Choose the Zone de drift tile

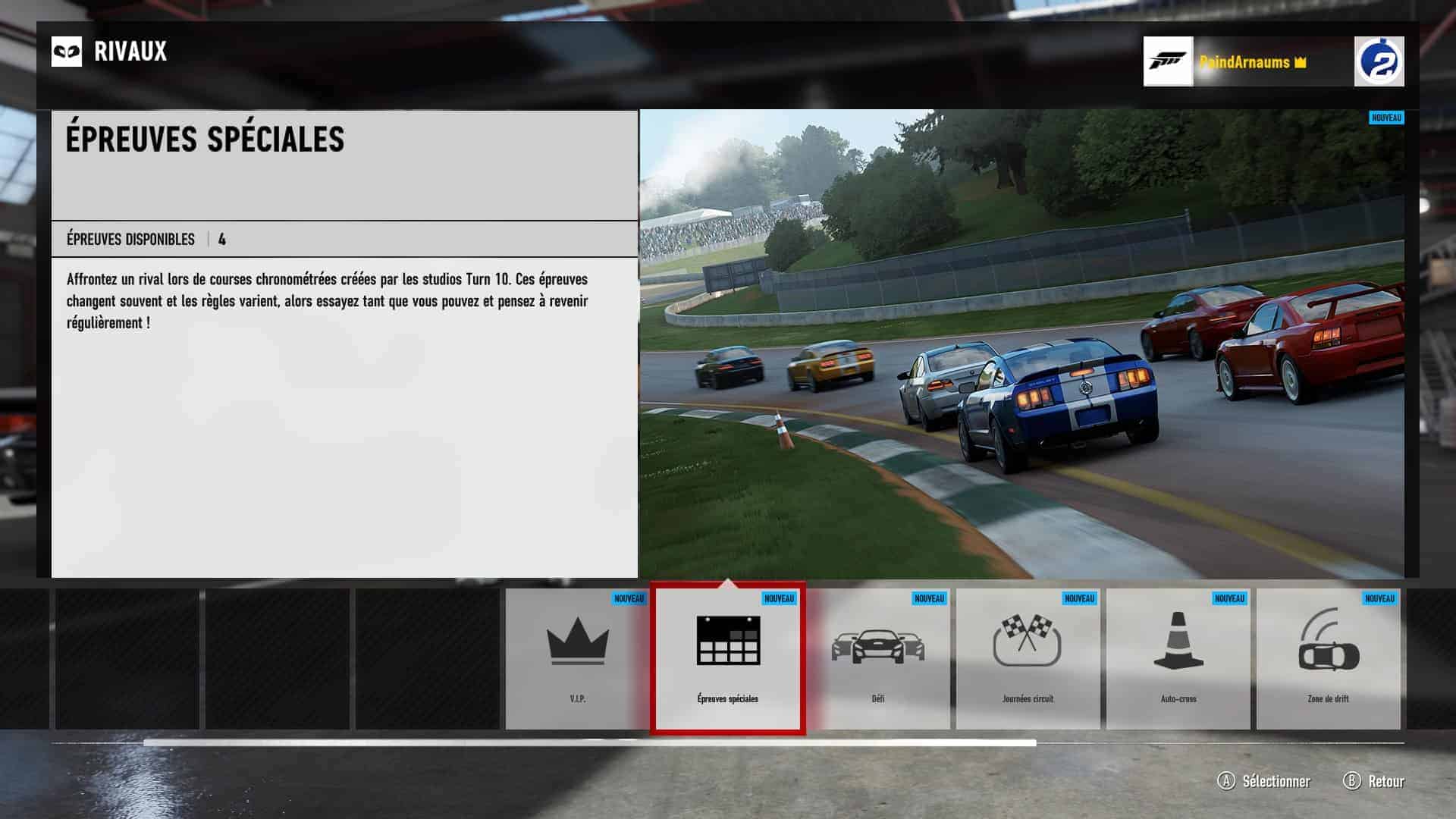tap(1328, 658)
